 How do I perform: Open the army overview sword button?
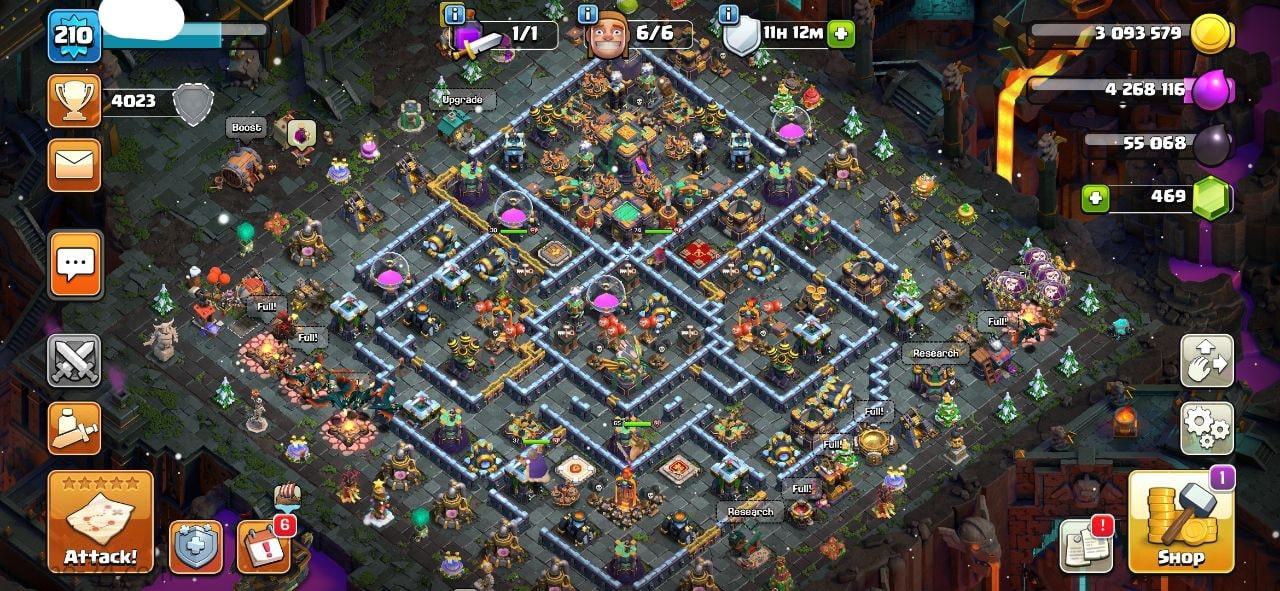click(75, 428)
